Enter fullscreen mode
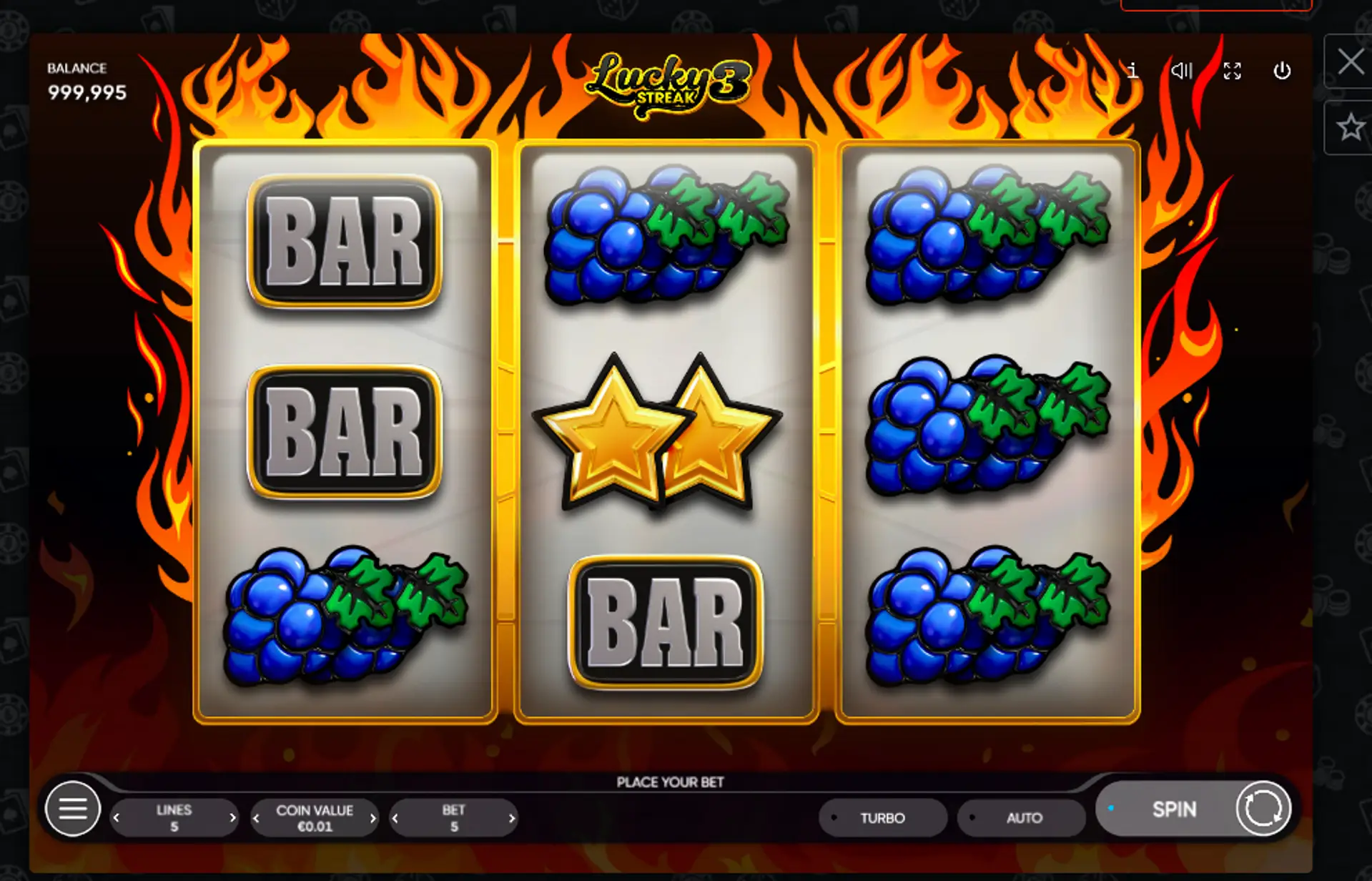 1232,71
